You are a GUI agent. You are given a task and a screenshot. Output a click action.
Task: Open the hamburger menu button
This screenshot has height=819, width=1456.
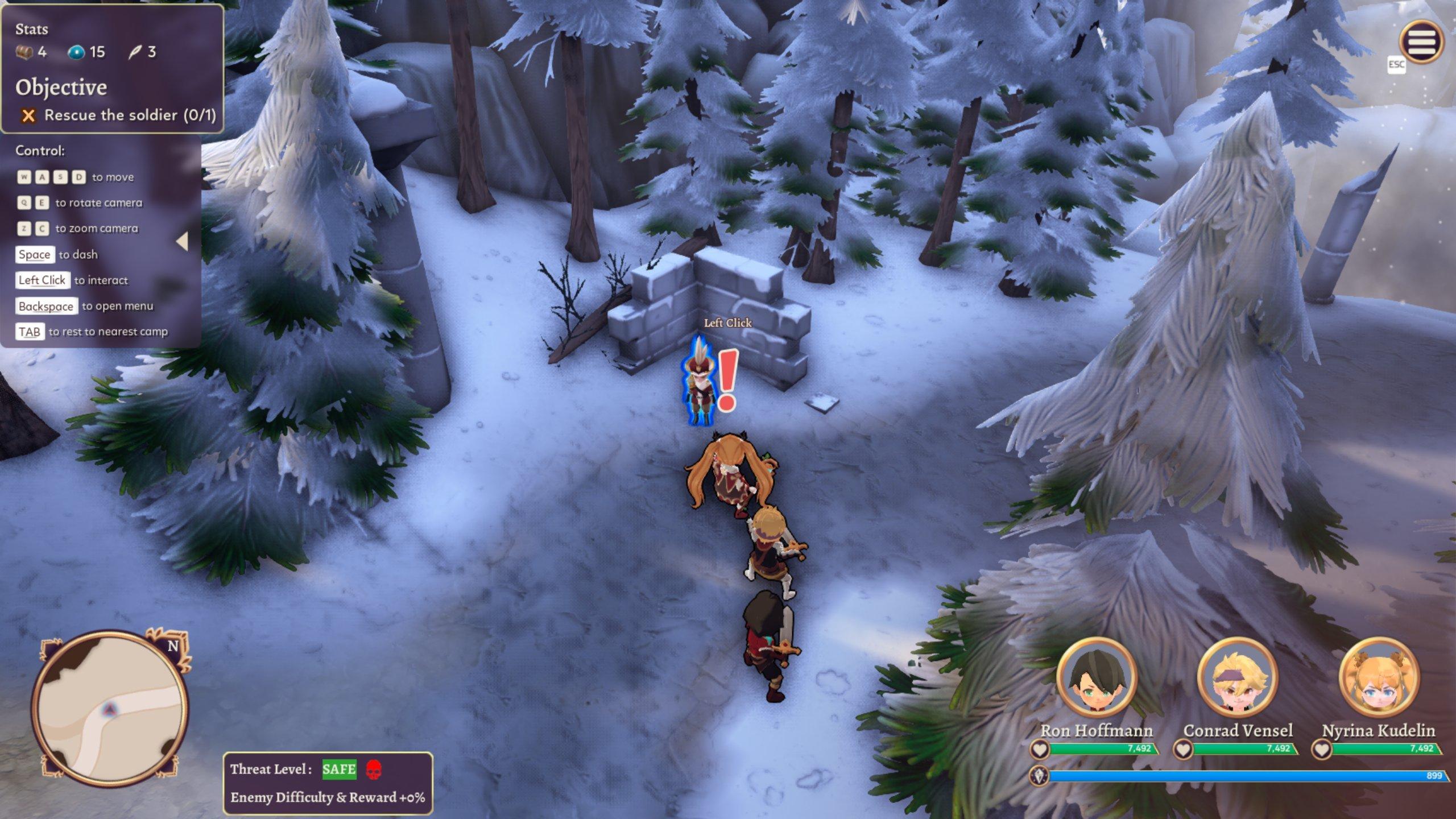(1421, 42)
